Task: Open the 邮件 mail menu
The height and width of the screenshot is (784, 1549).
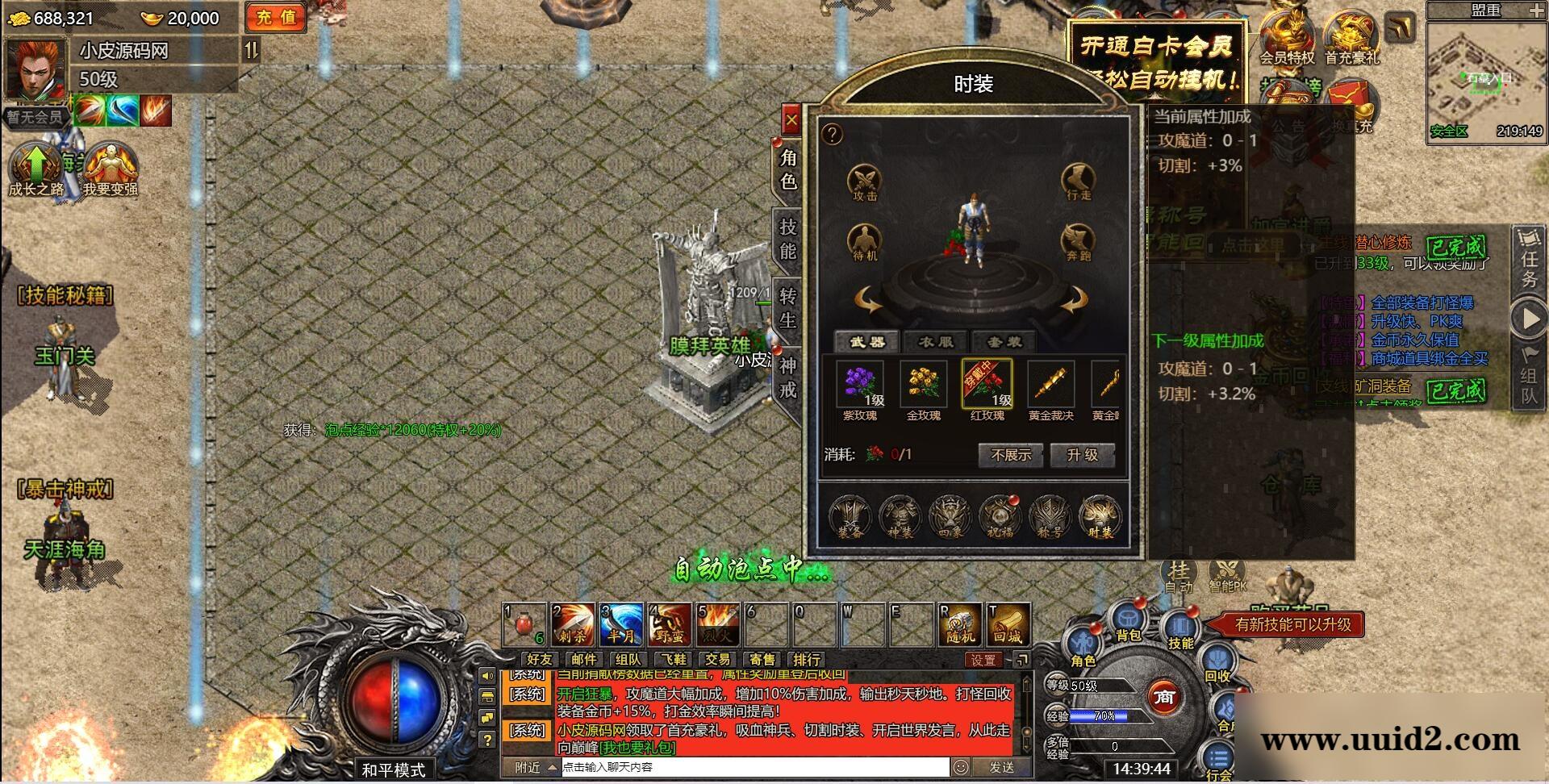Action: click(583, 659)
